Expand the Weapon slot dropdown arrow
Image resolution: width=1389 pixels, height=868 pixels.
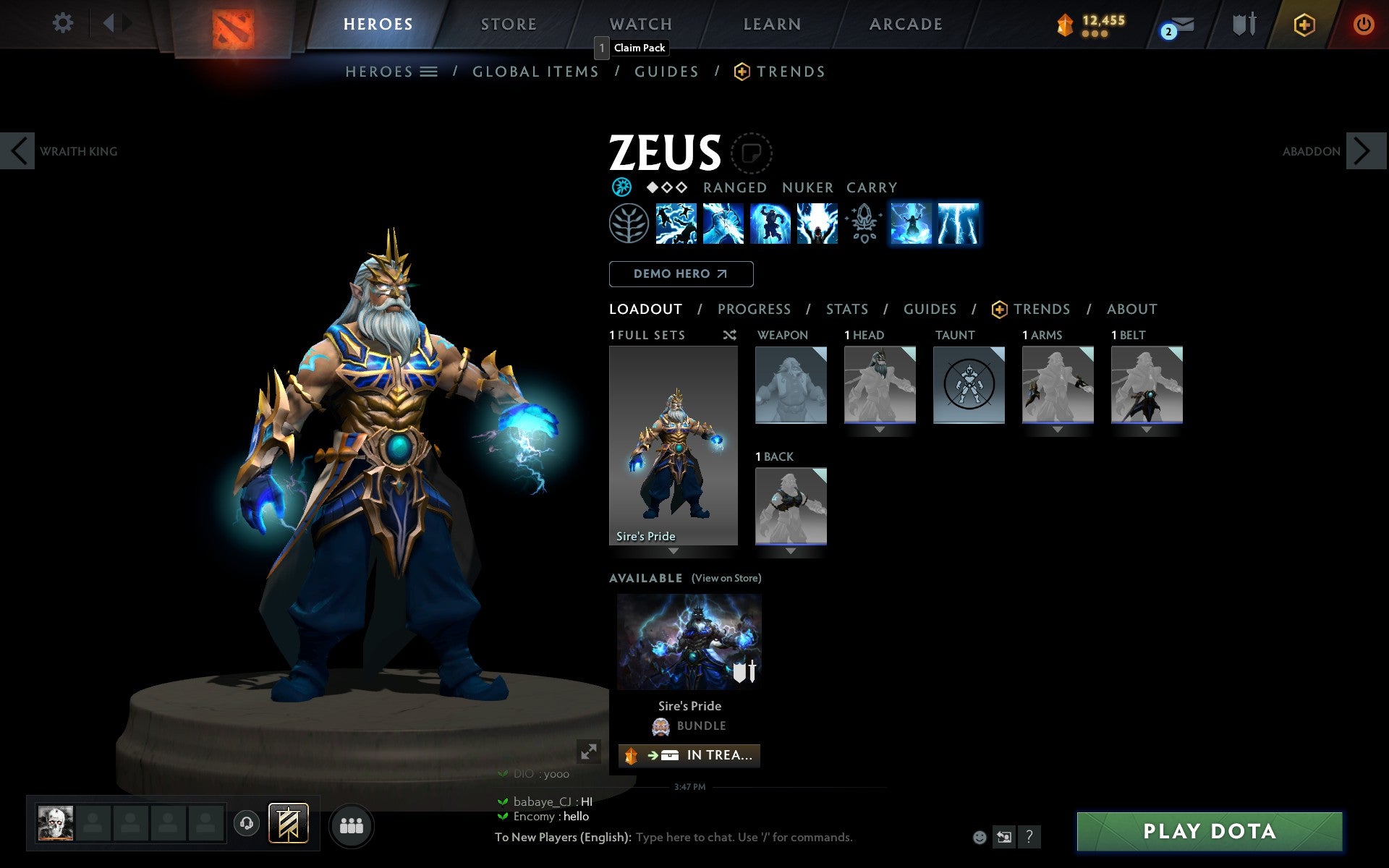coord(791,428)
